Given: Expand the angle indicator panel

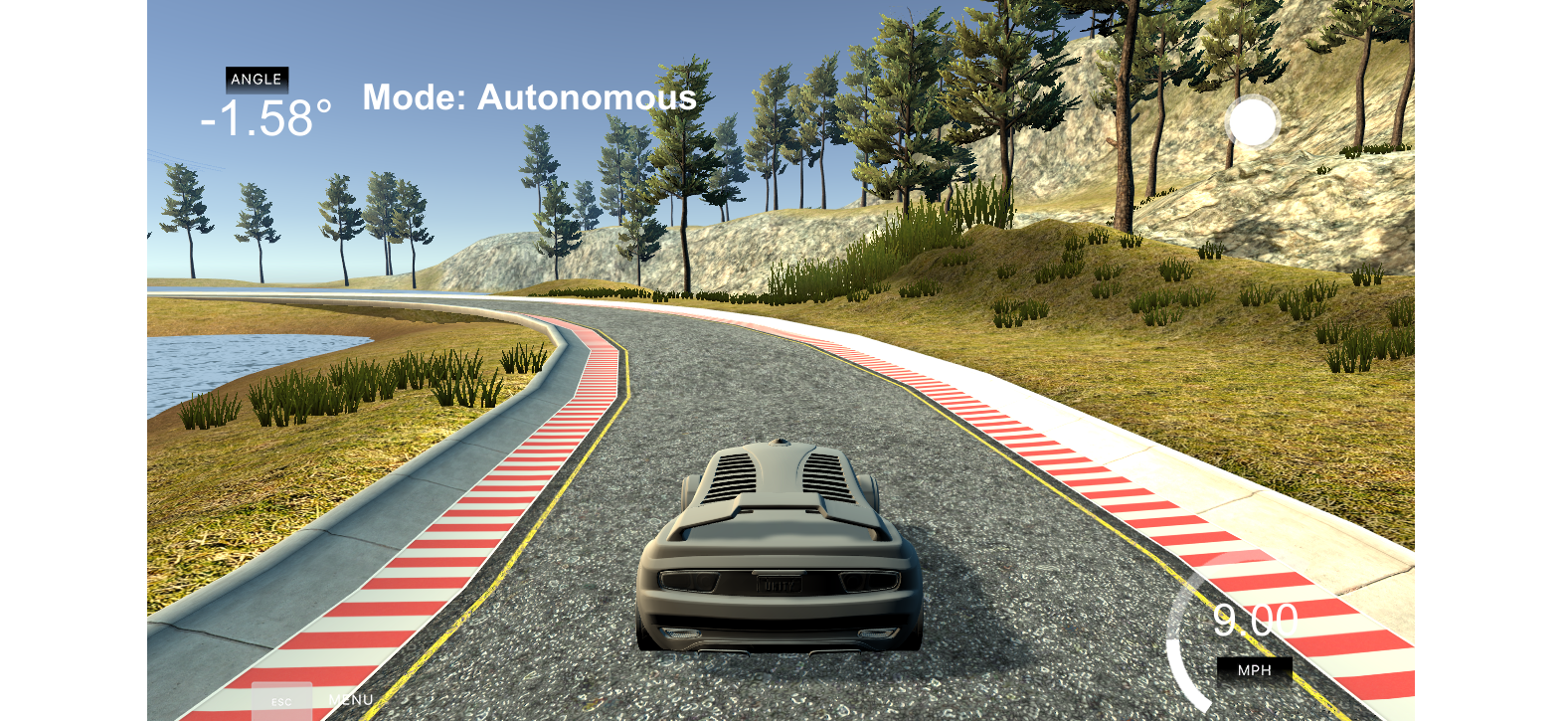Looking at the screenshot, I should pos(257,80).
